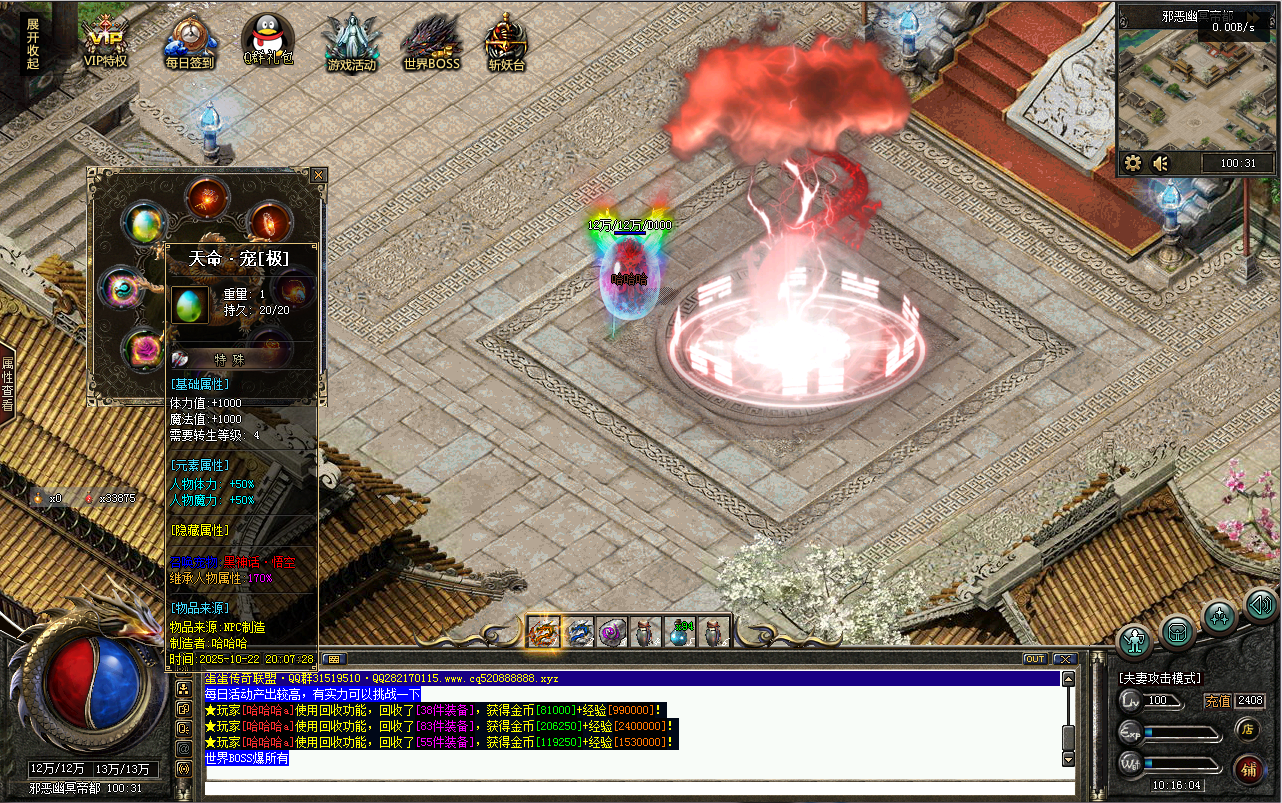
Task: Use the blue potion with x94 count
Action: click(679, 631)
